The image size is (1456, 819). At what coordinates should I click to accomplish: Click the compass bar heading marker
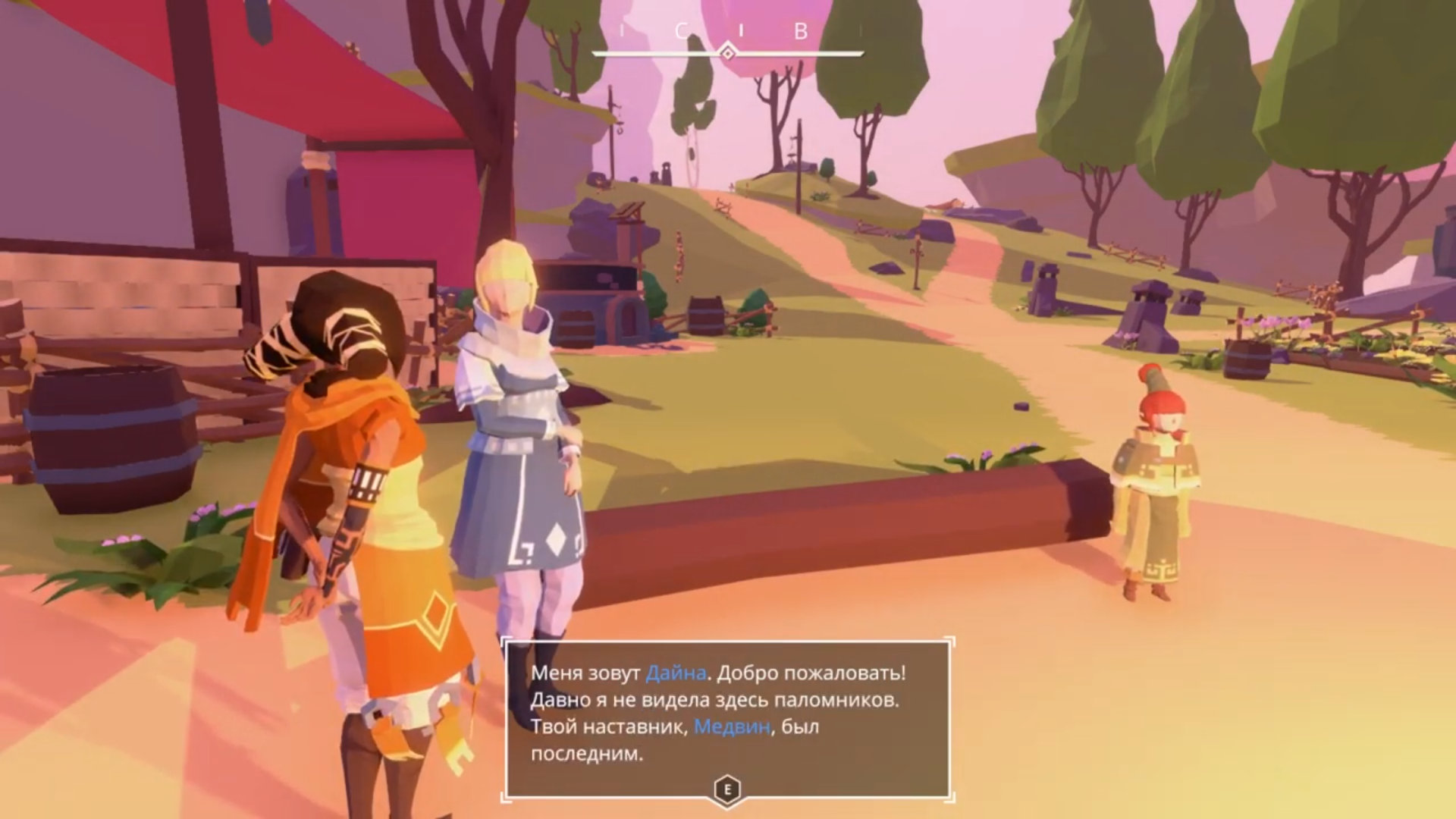(727, 52)
